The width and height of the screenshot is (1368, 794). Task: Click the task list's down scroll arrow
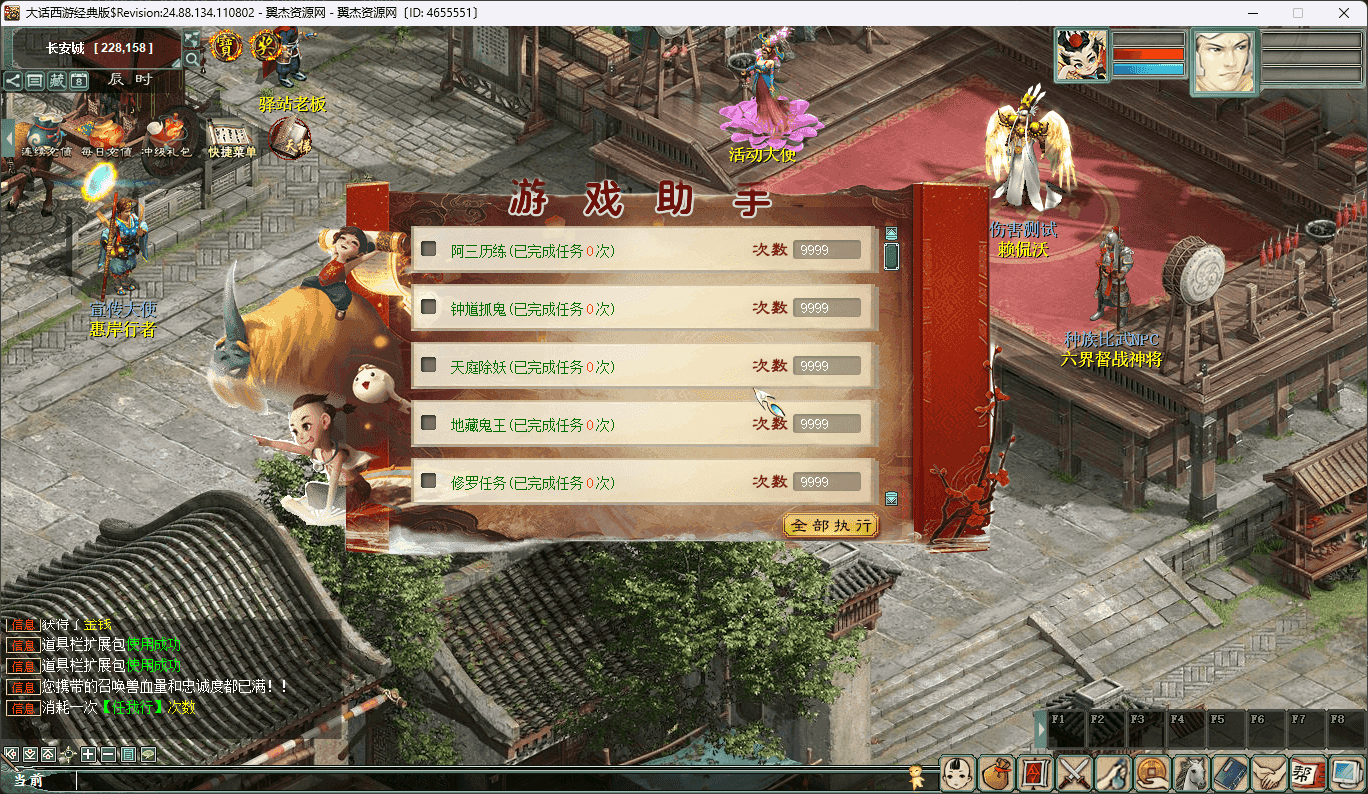click(x=891, y=498)
